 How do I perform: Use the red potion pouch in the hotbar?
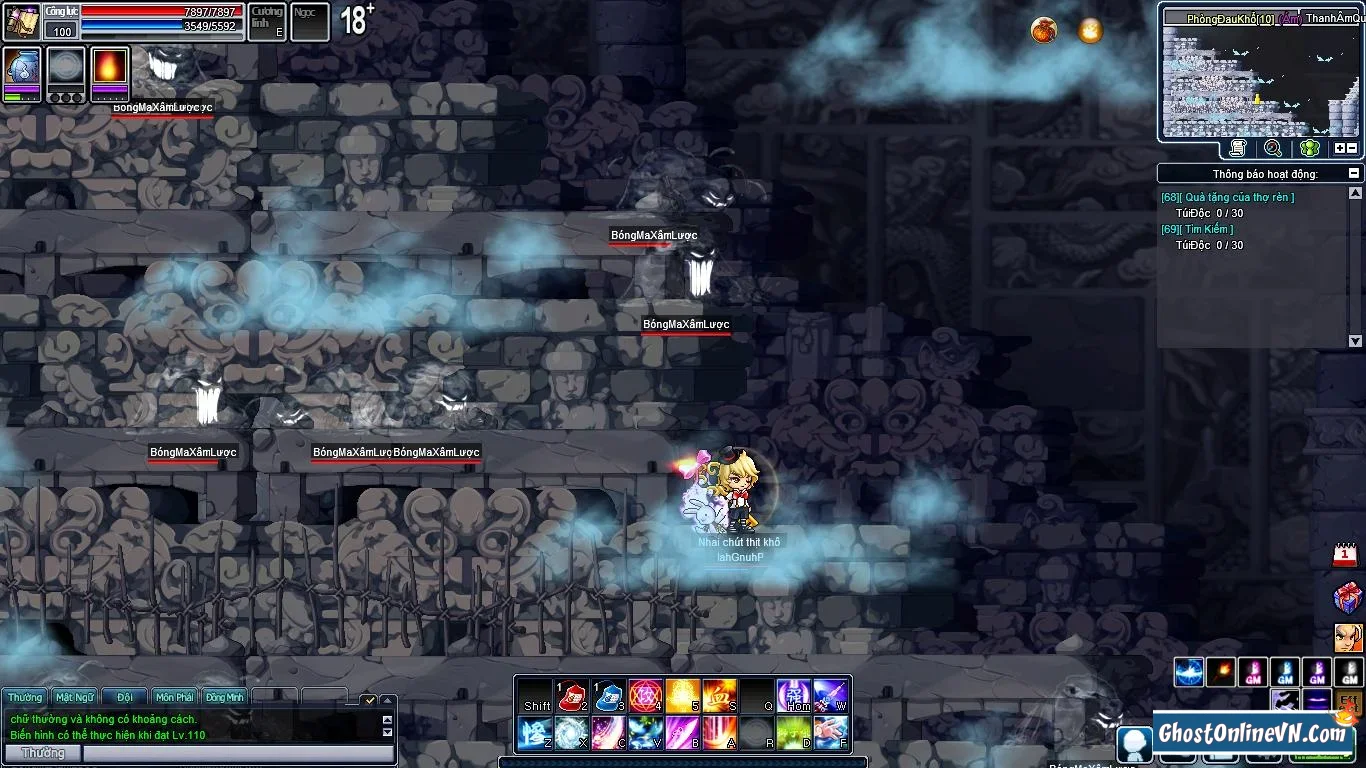pos(571,695)
